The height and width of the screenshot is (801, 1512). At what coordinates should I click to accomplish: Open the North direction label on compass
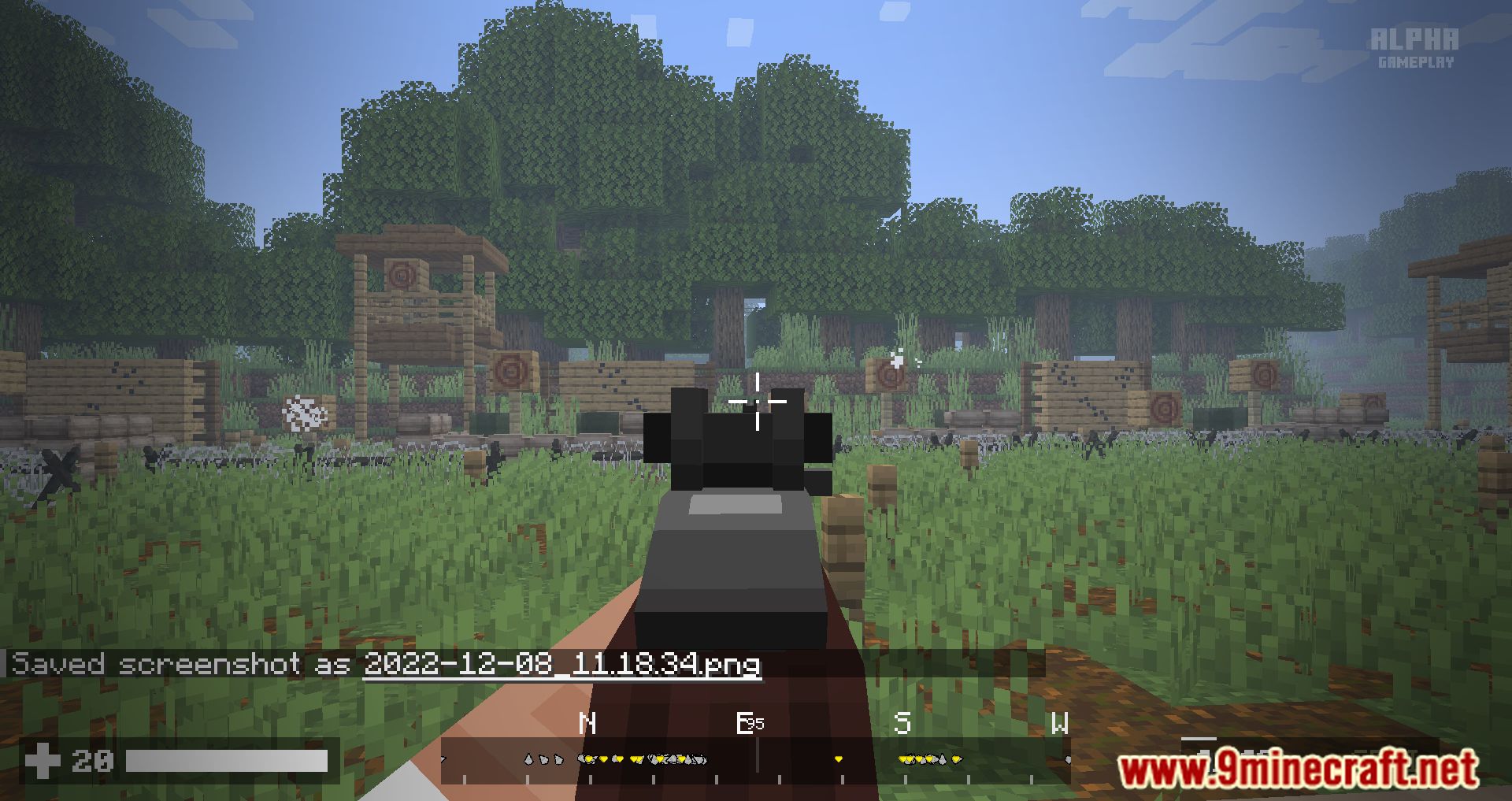click(x=587, y=721)
